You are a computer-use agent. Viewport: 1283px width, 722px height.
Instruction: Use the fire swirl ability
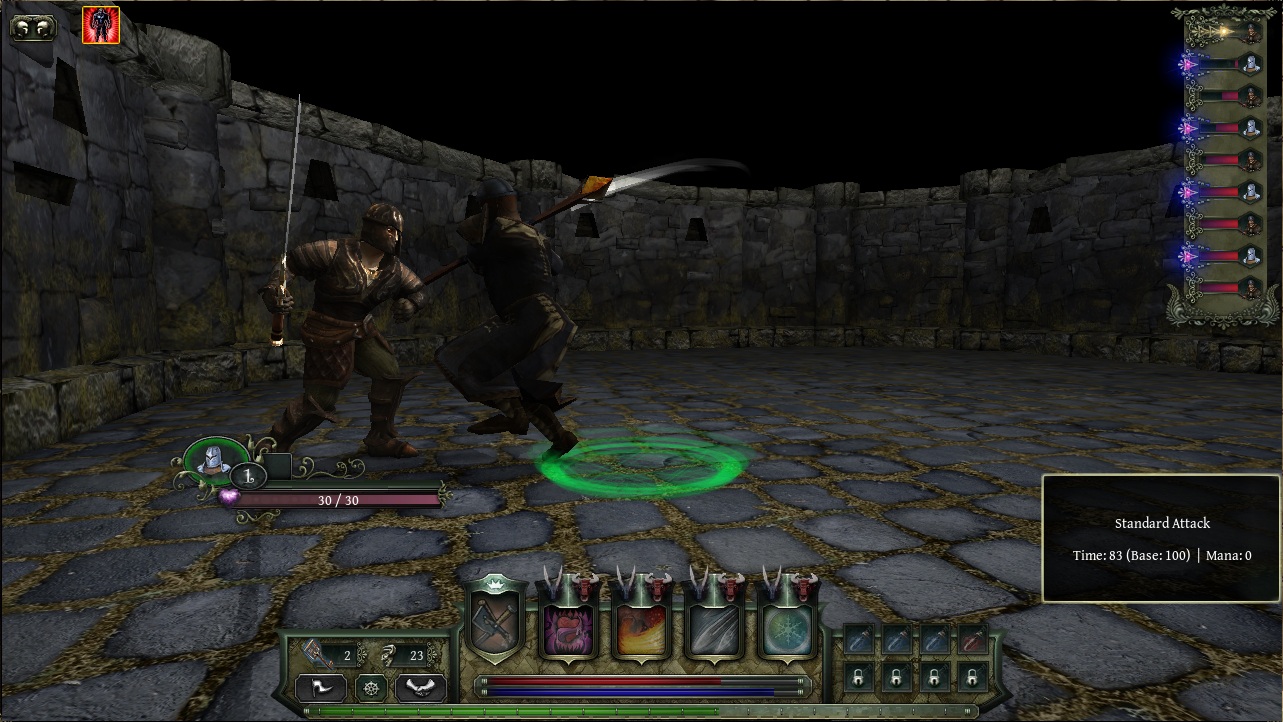pos(640,630)
